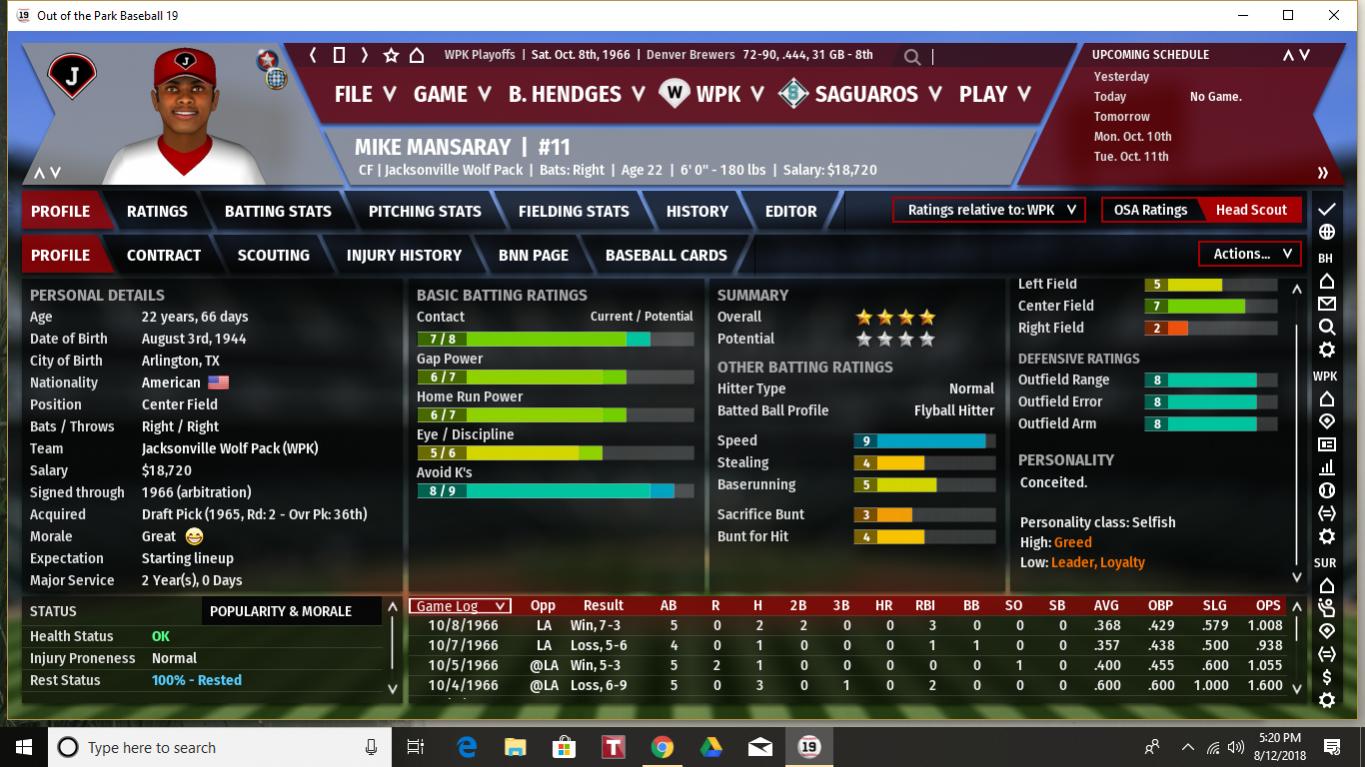Open the 'Ratings relative to: WPK' dropdown
1365x767 pixels.
click(x=988, y=210)
